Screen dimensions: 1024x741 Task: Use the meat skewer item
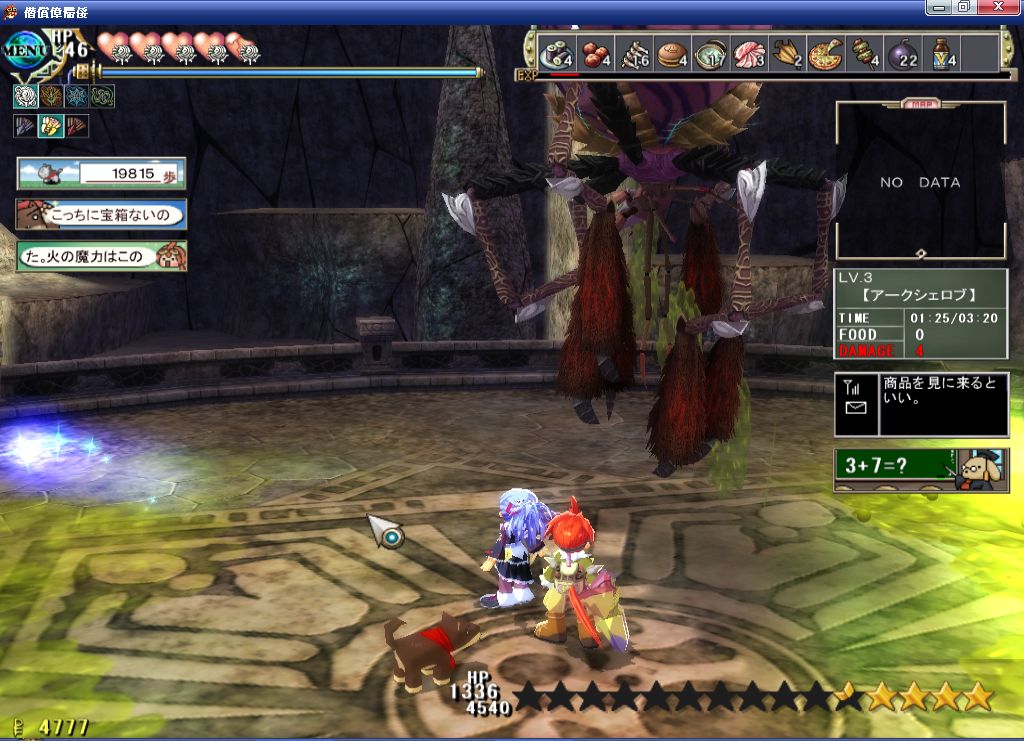864,53
